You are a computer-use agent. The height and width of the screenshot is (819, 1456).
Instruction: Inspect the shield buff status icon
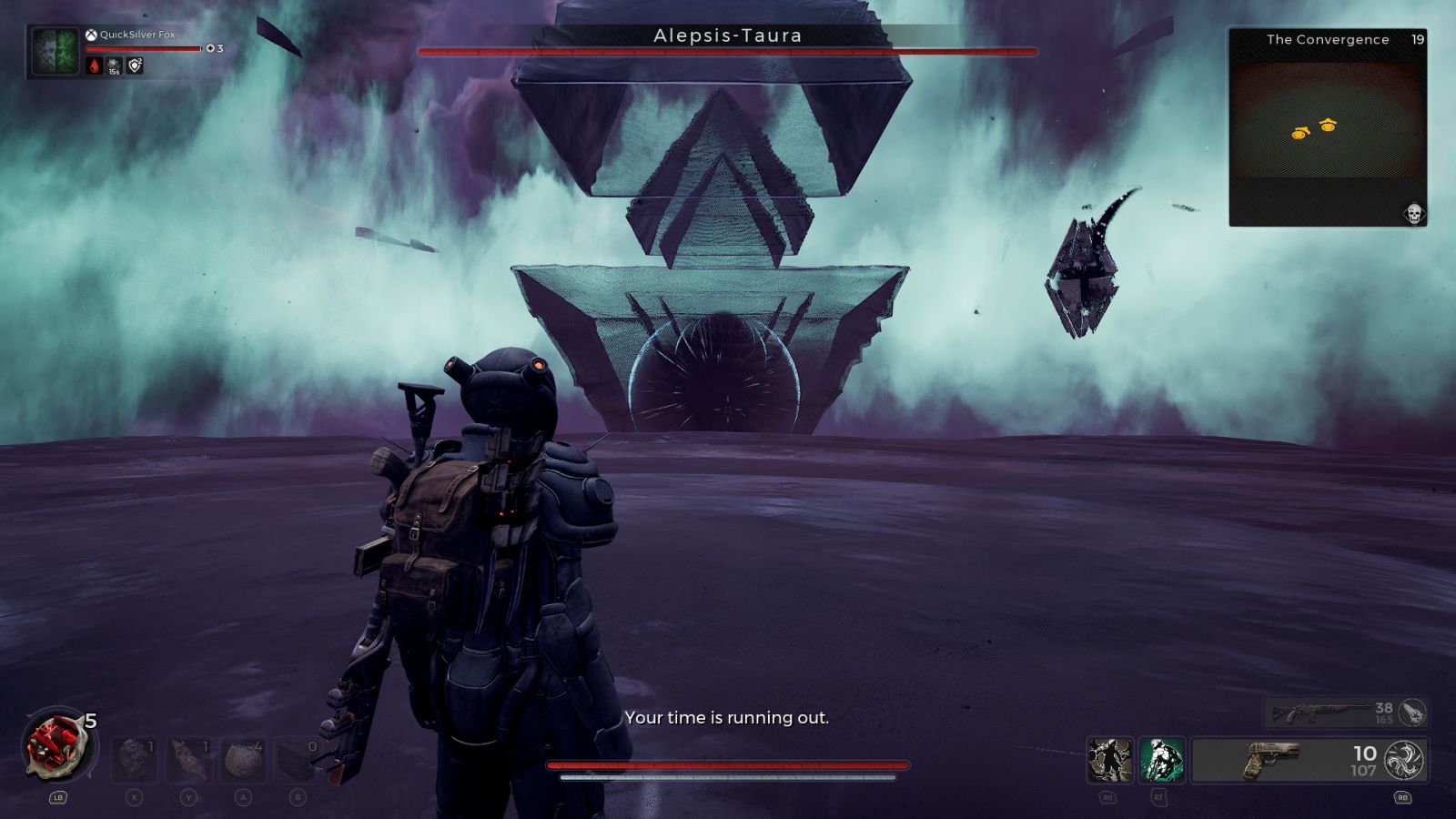135,66
